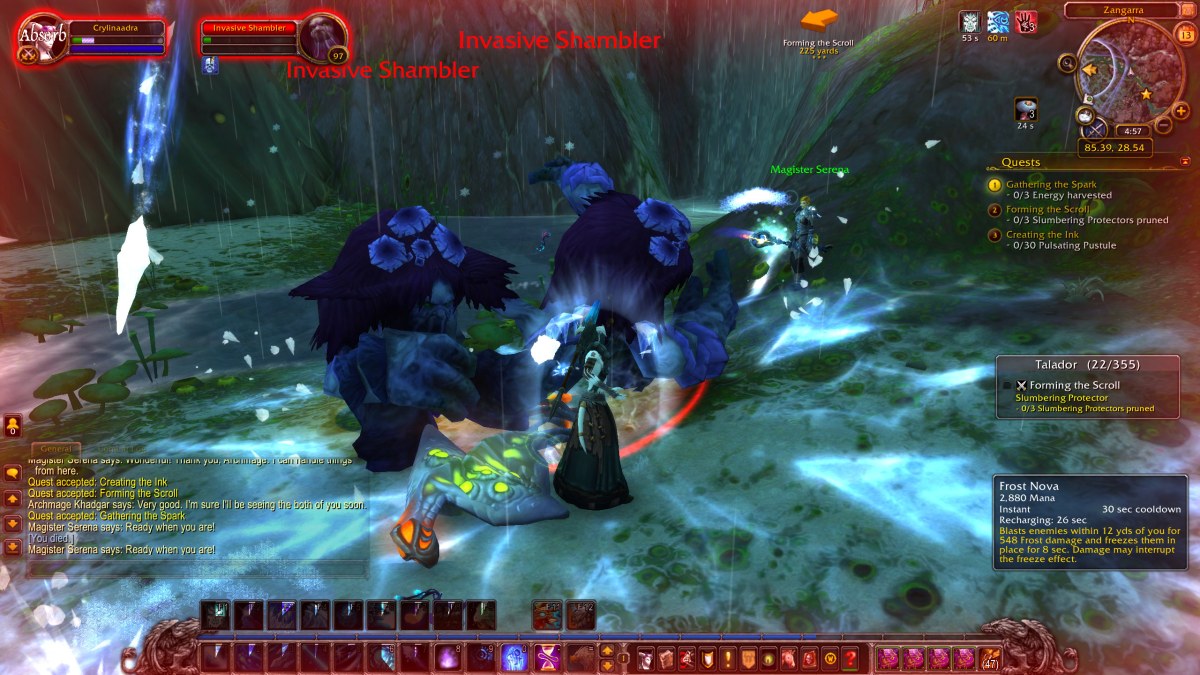Cast the purple orb spell on the action bar
The image size is (1200, 675).
[448, 658]
